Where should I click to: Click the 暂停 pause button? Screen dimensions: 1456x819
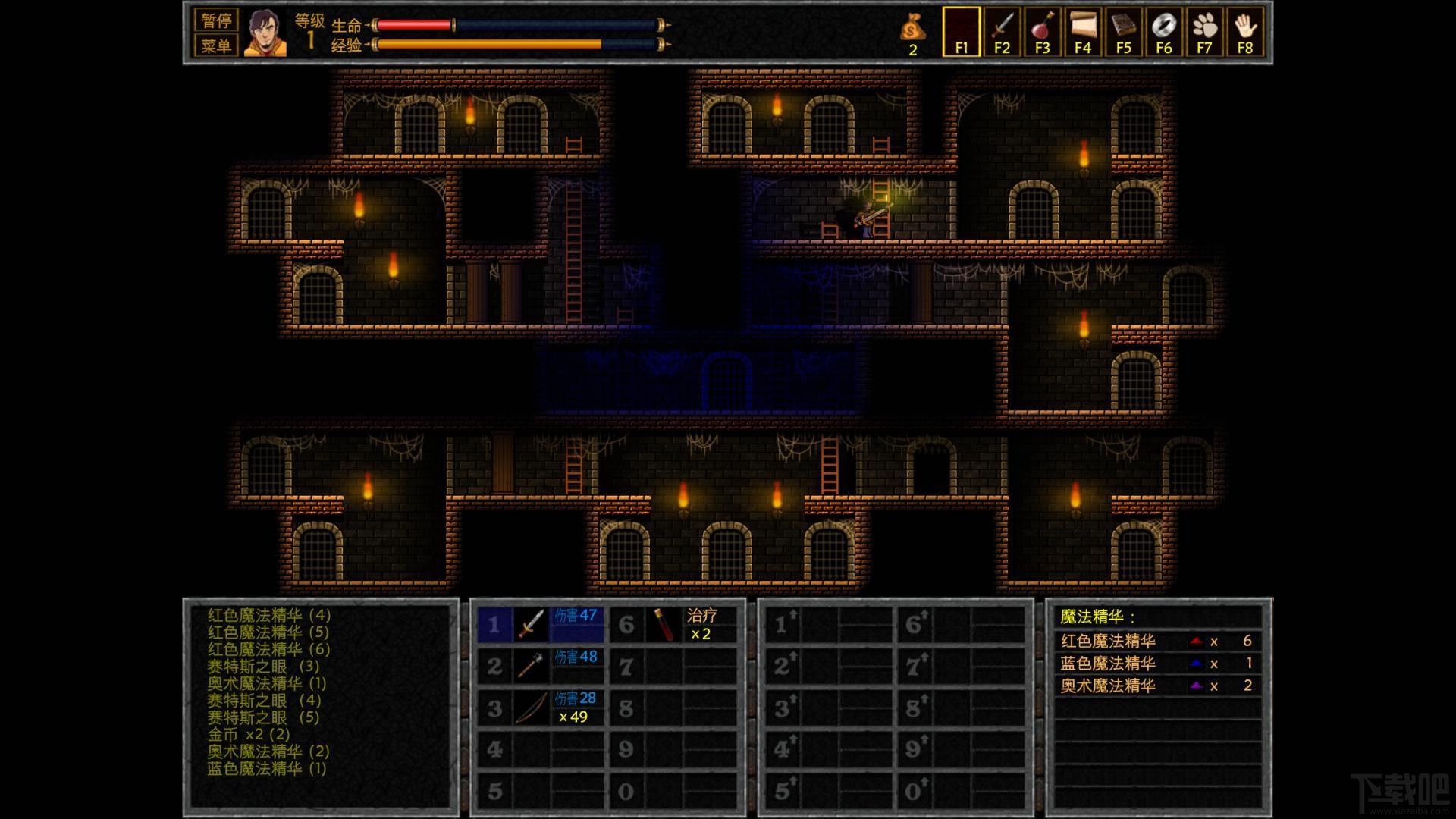(x=216, y=20)
